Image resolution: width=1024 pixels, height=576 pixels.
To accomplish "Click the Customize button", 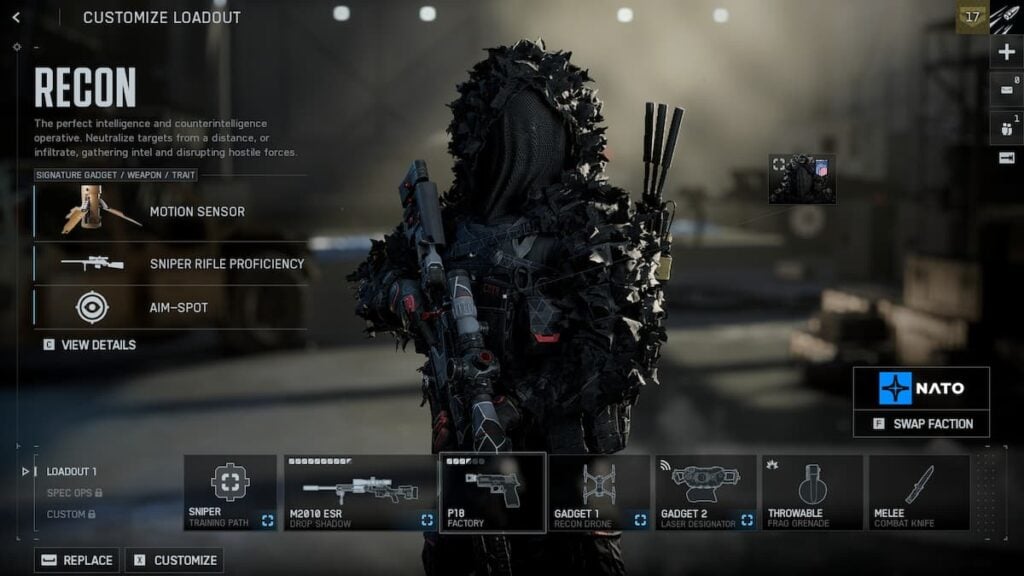I will pos(174,560).
